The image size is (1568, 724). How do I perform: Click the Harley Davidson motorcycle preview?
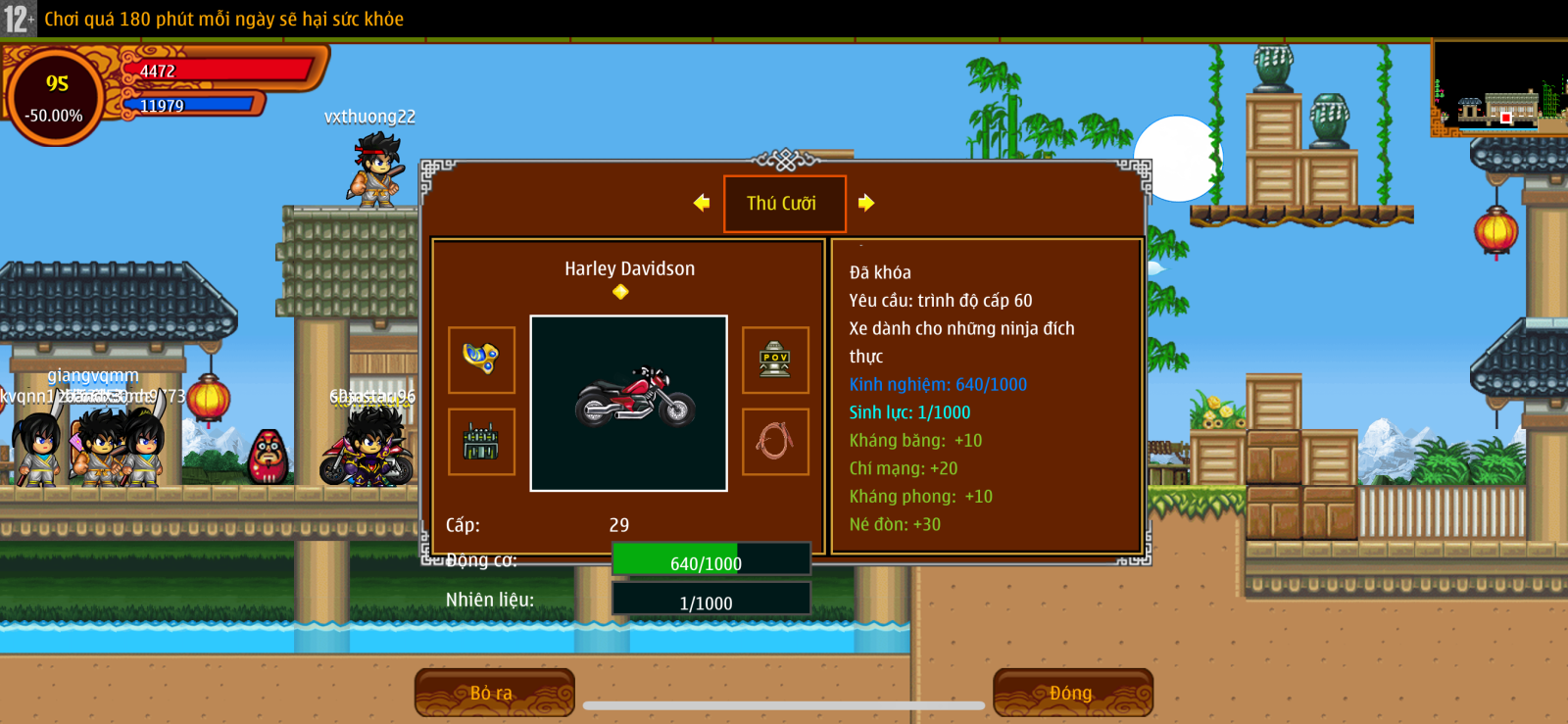[628, 403]
